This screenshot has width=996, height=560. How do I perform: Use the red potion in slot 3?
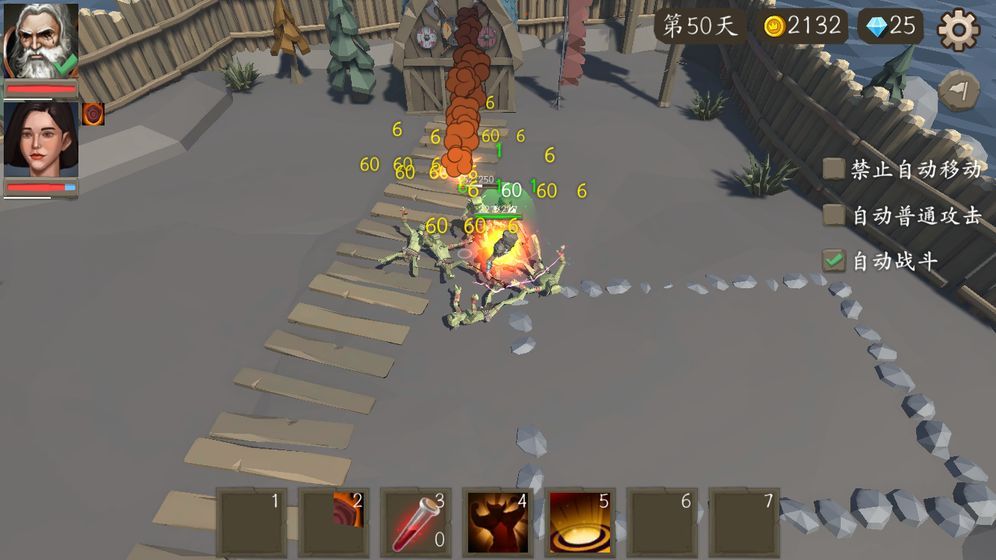point(416,522)
